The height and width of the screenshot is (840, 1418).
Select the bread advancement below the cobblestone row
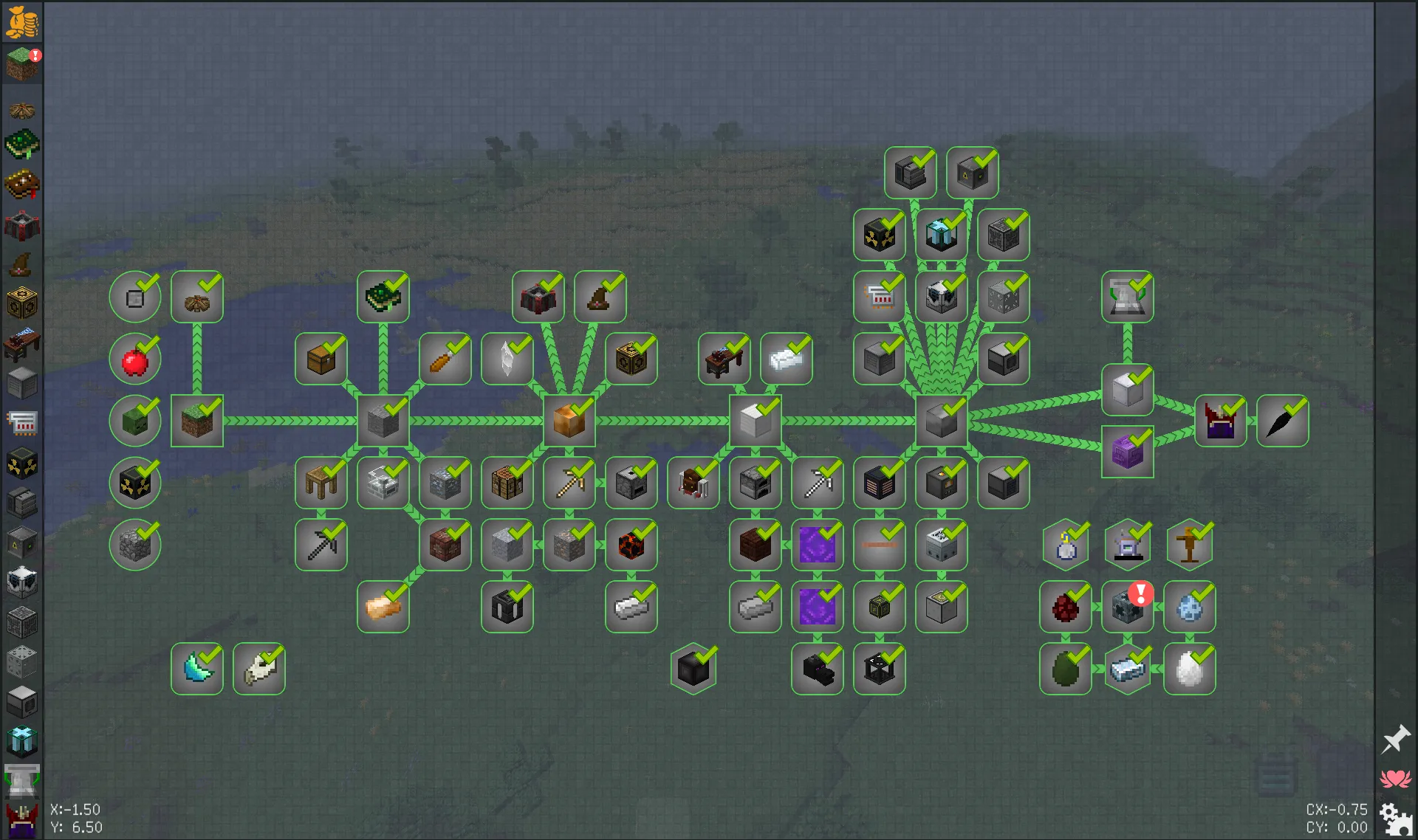click(x=383, y=607)
